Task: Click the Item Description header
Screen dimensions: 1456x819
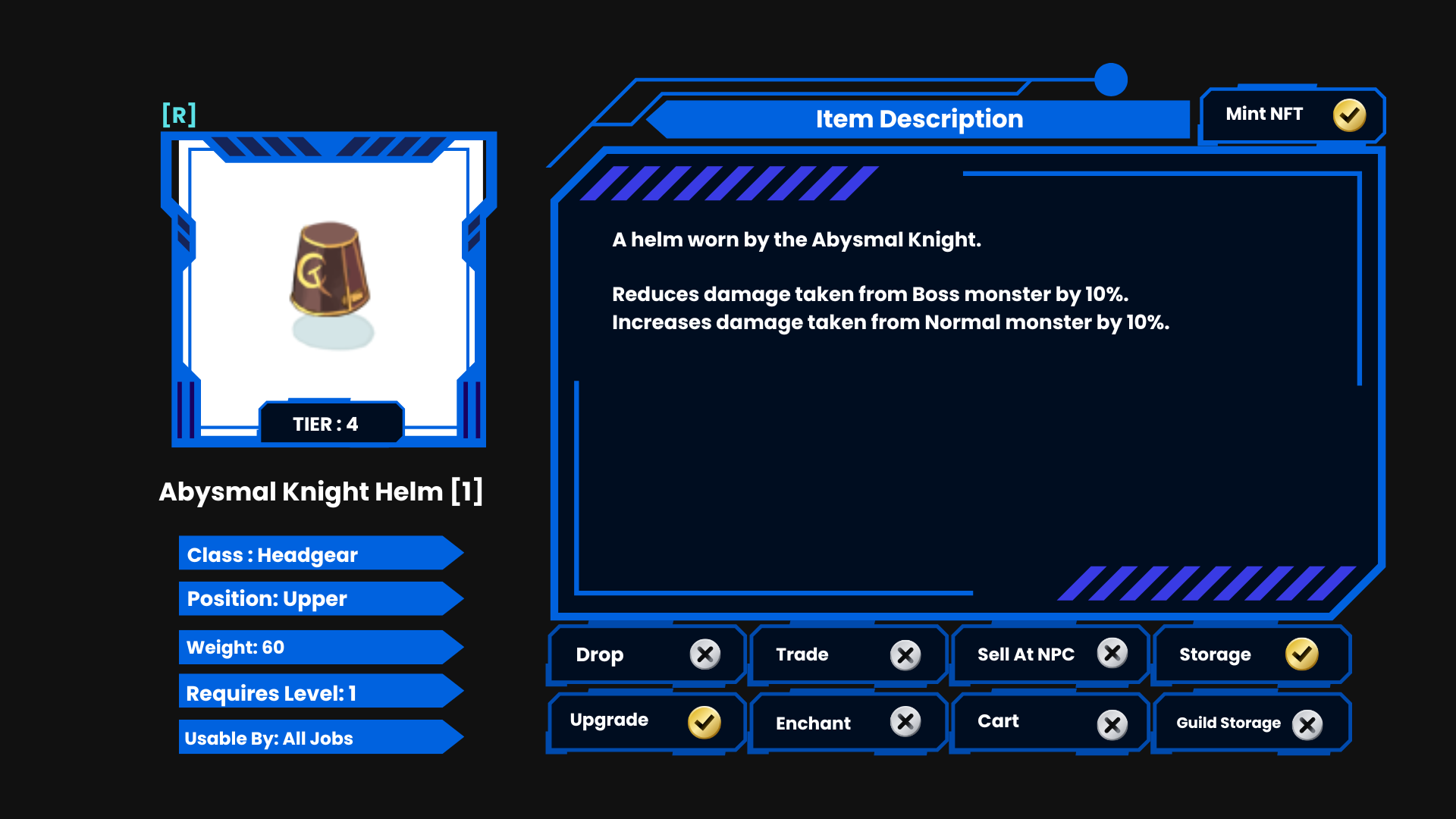Action: (919, 119)
